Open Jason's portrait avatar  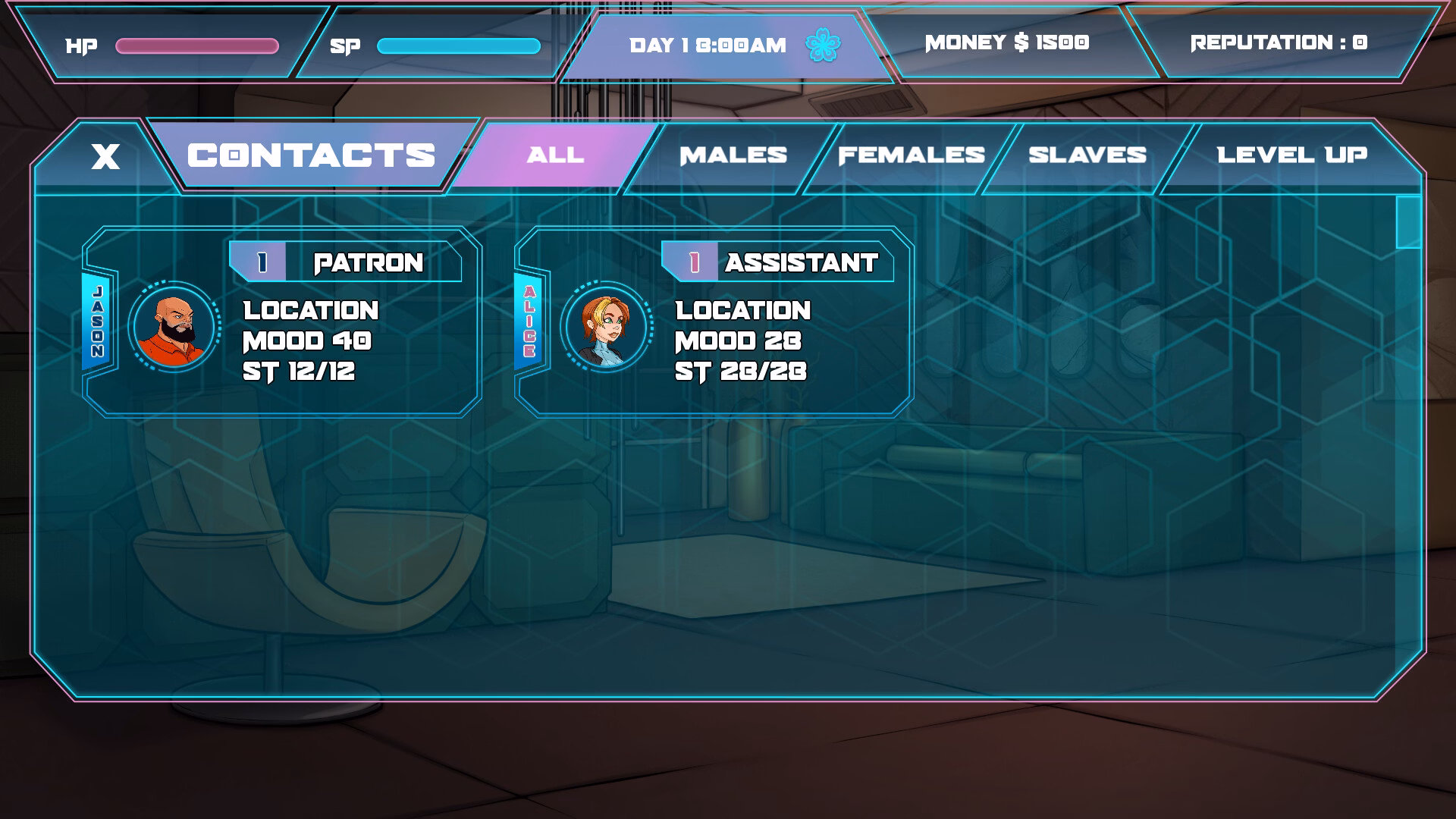point(173,328)
